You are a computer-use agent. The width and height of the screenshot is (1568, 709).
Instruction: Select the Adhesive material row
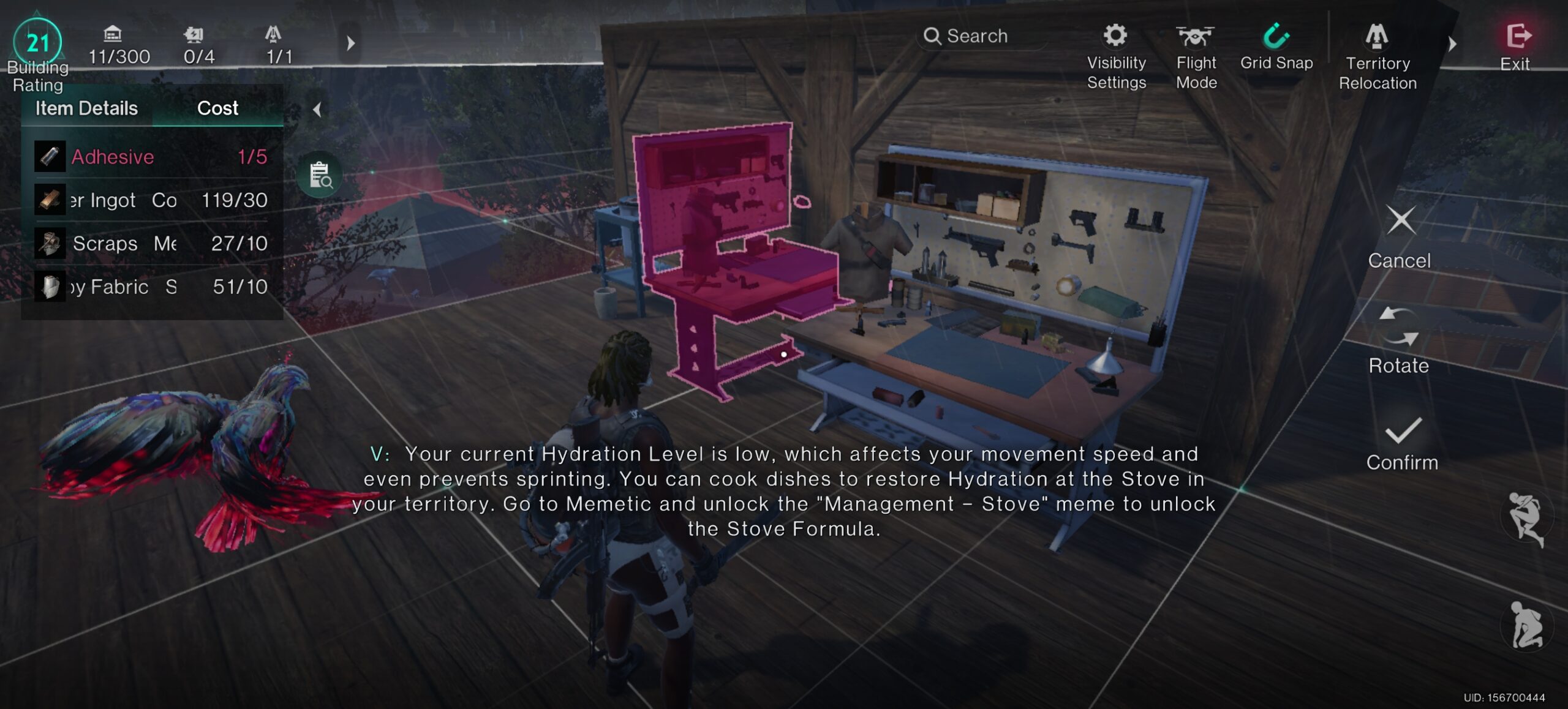pyautogui.click(x=152, y=157)
